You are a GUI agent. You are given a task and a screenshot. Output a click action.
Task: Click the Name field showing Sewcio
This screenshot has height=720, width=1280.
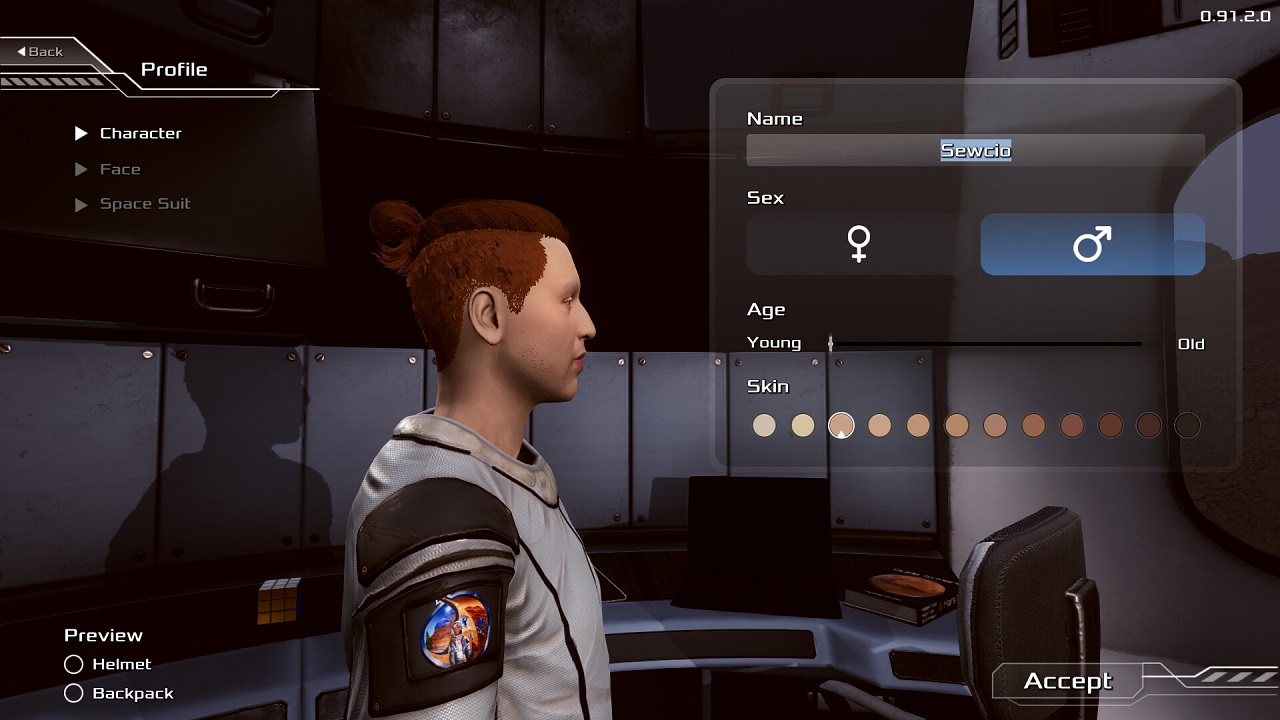[x=975, y=149]
